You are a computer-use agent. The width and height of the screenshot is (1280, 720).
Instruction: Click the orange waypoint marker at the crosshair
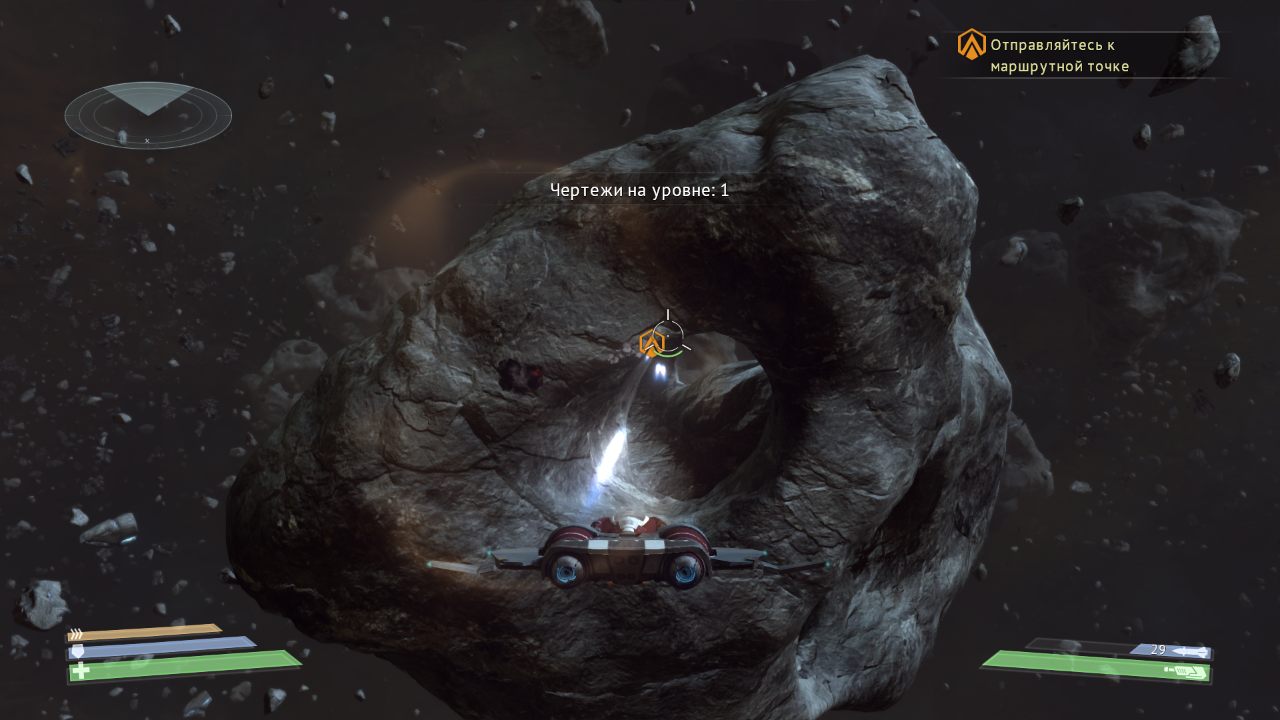click(653, 343)
